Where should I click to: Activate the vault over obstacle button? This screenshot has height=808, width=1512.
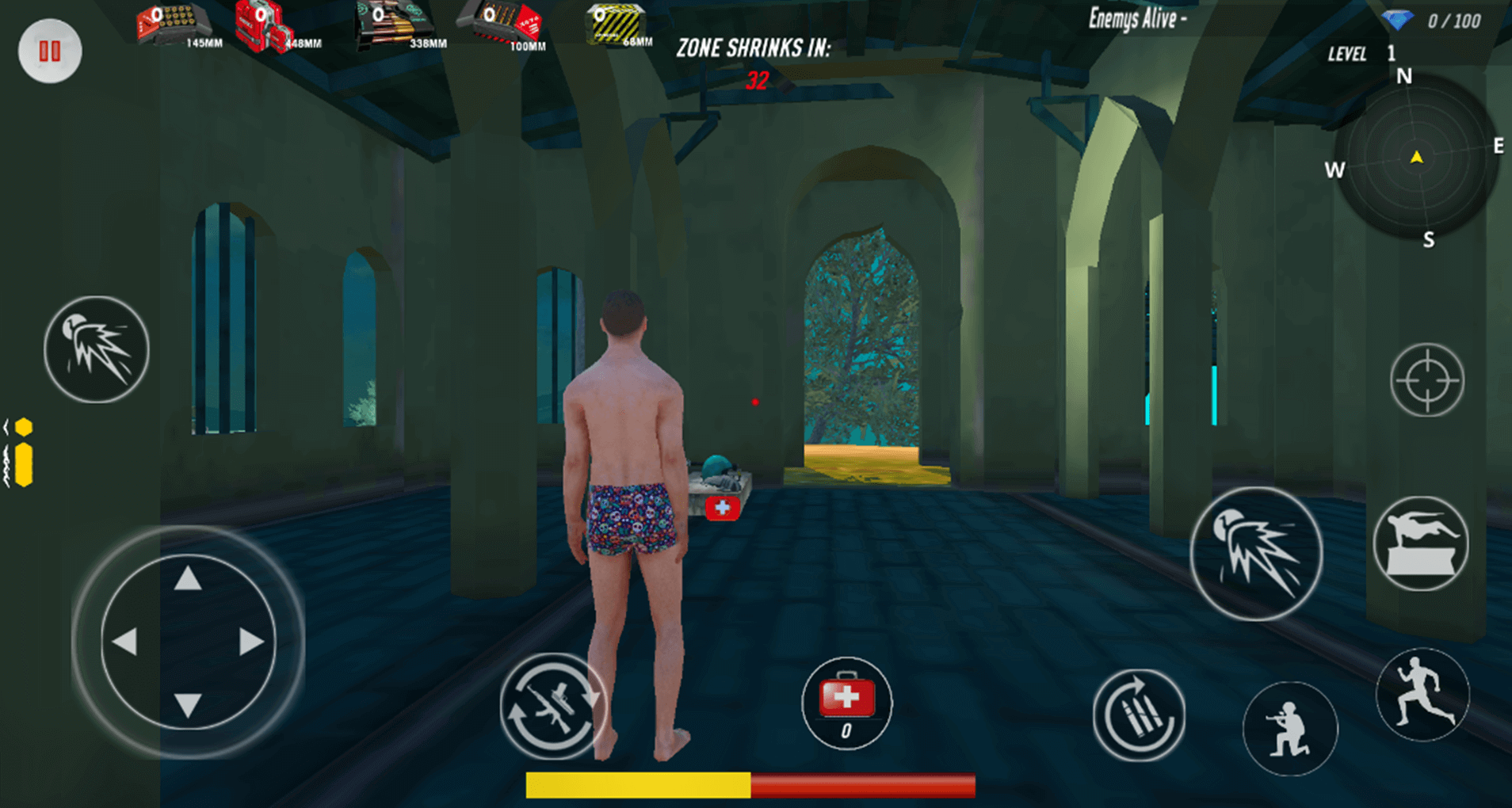[1420, 544]
